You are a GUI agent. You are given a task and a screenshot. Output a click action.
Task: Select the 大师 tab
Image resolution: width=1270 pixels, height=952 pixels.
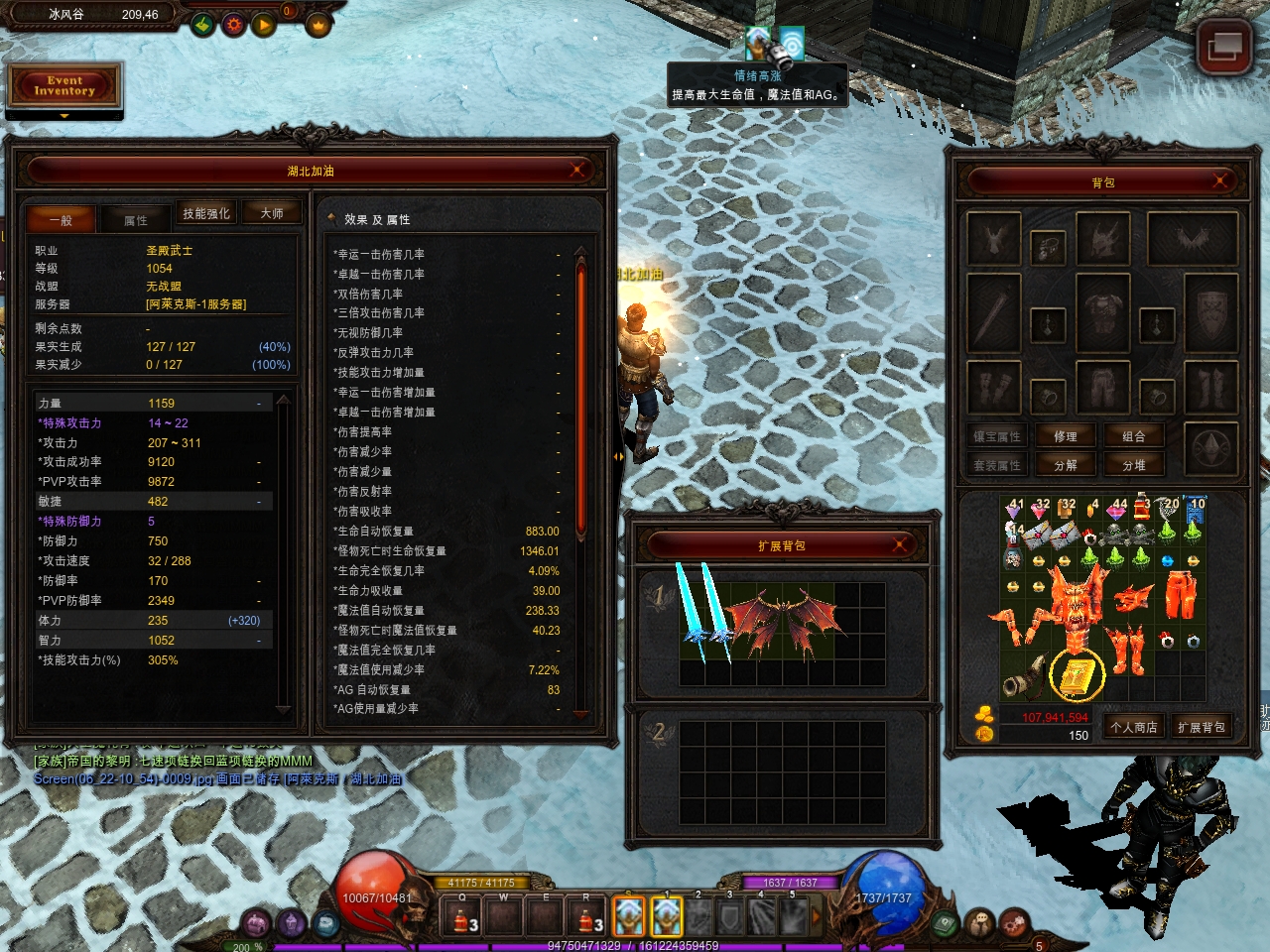coord(272,213)
